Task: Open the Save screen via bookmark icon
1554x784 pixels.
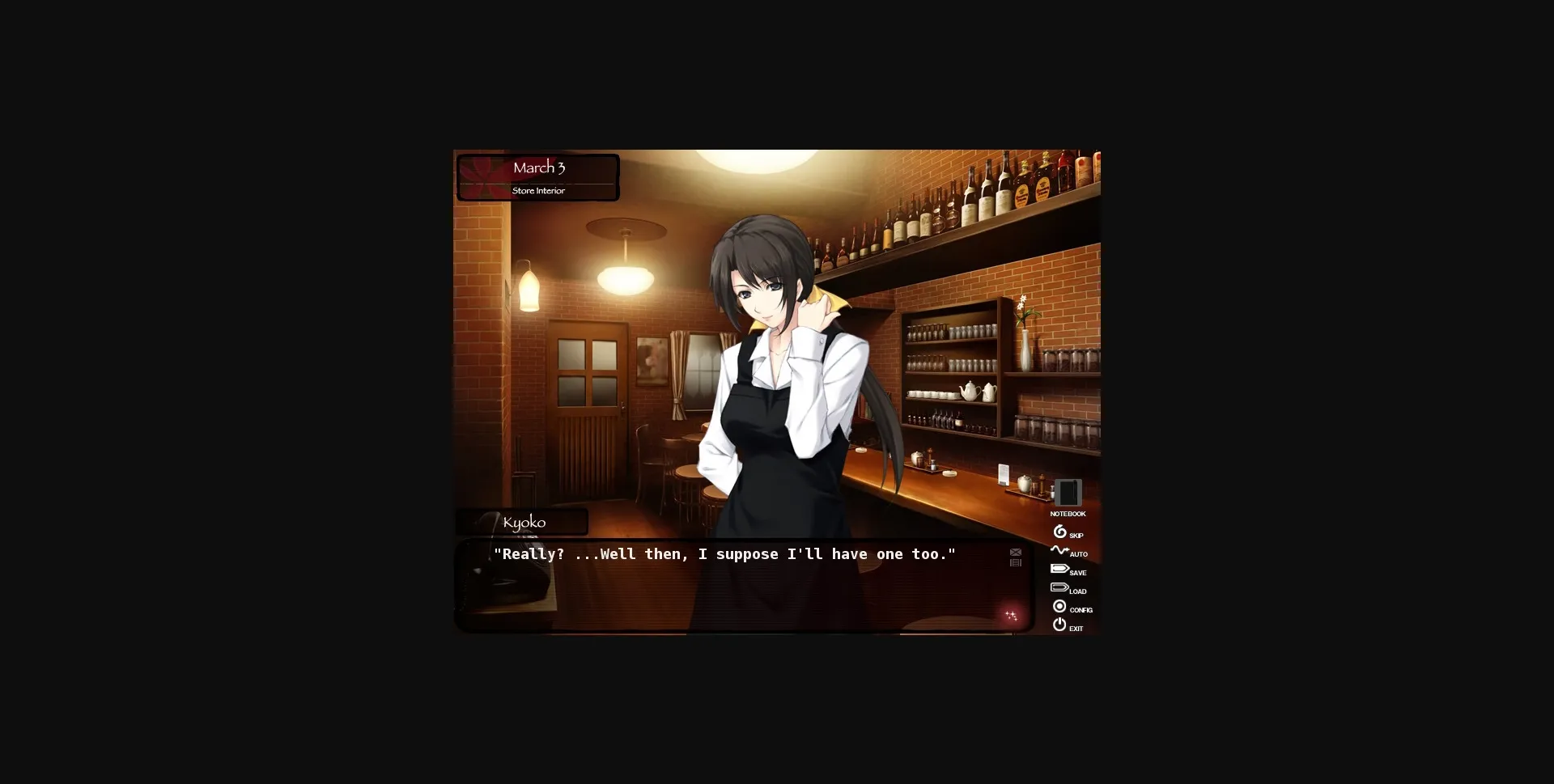Action: (1059, 568)
